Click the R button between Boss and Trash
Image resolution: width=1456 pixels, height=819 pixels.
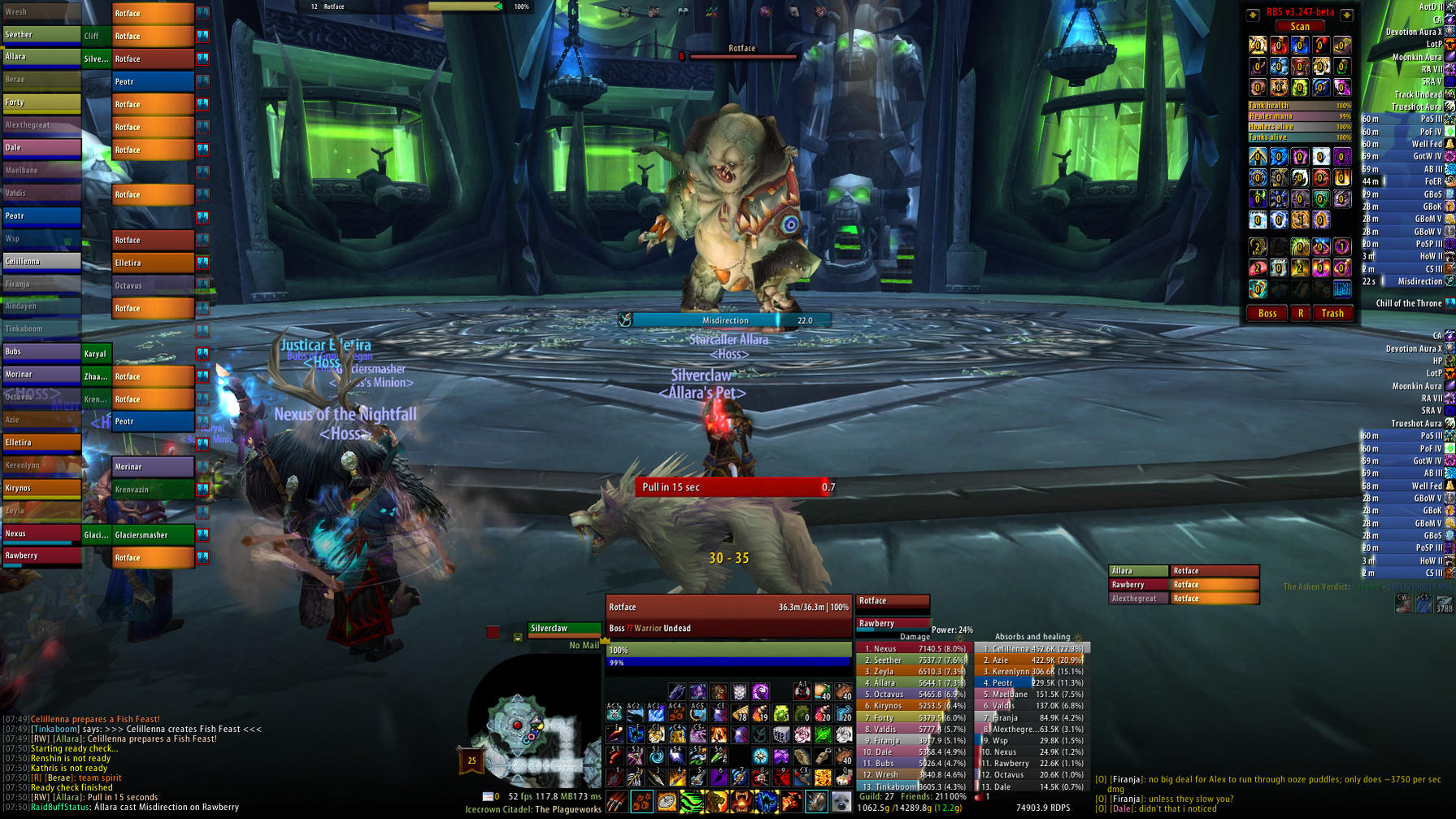coord(1301,313)
